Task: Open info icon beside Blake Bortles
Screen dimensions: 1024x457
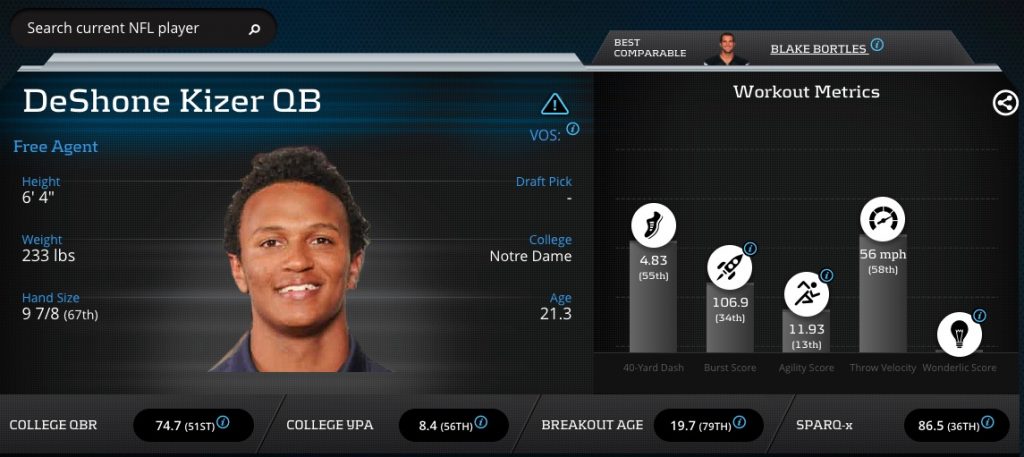Action: [x=877, y=45]
